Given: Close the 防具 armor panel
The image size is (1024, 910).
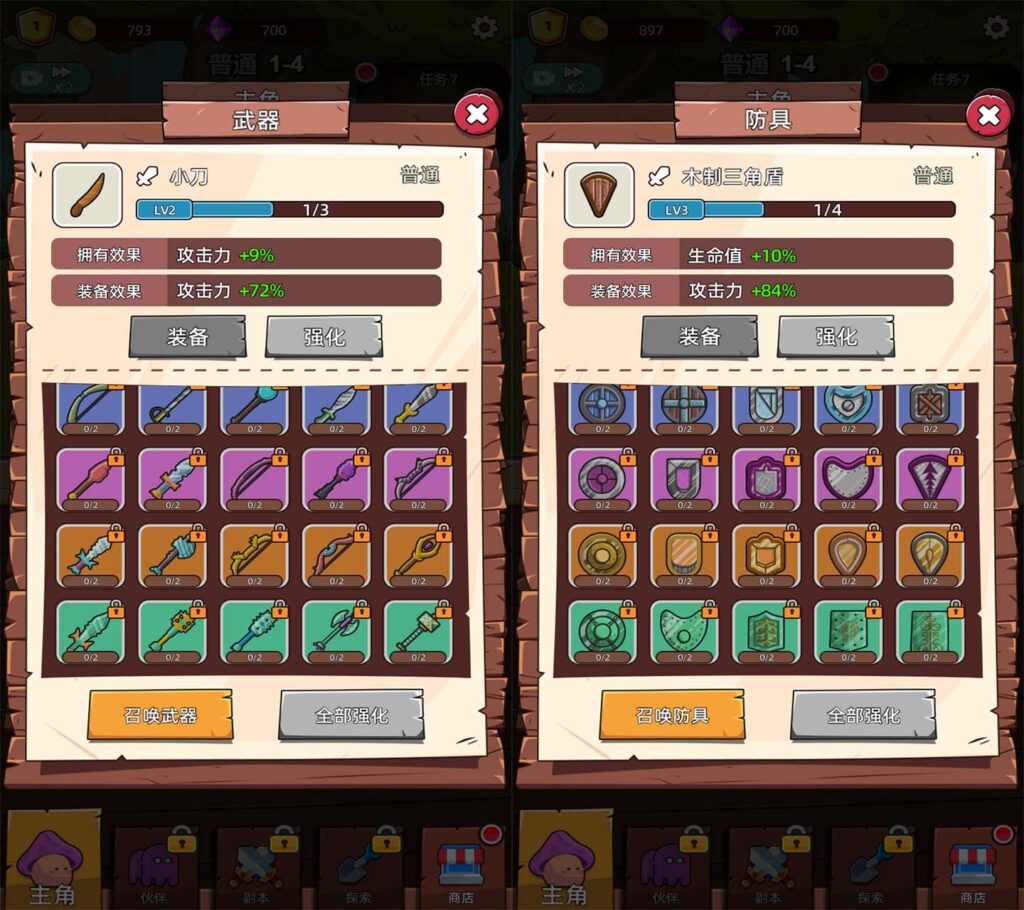Looking at the screenshot, I should coord(988,116).
